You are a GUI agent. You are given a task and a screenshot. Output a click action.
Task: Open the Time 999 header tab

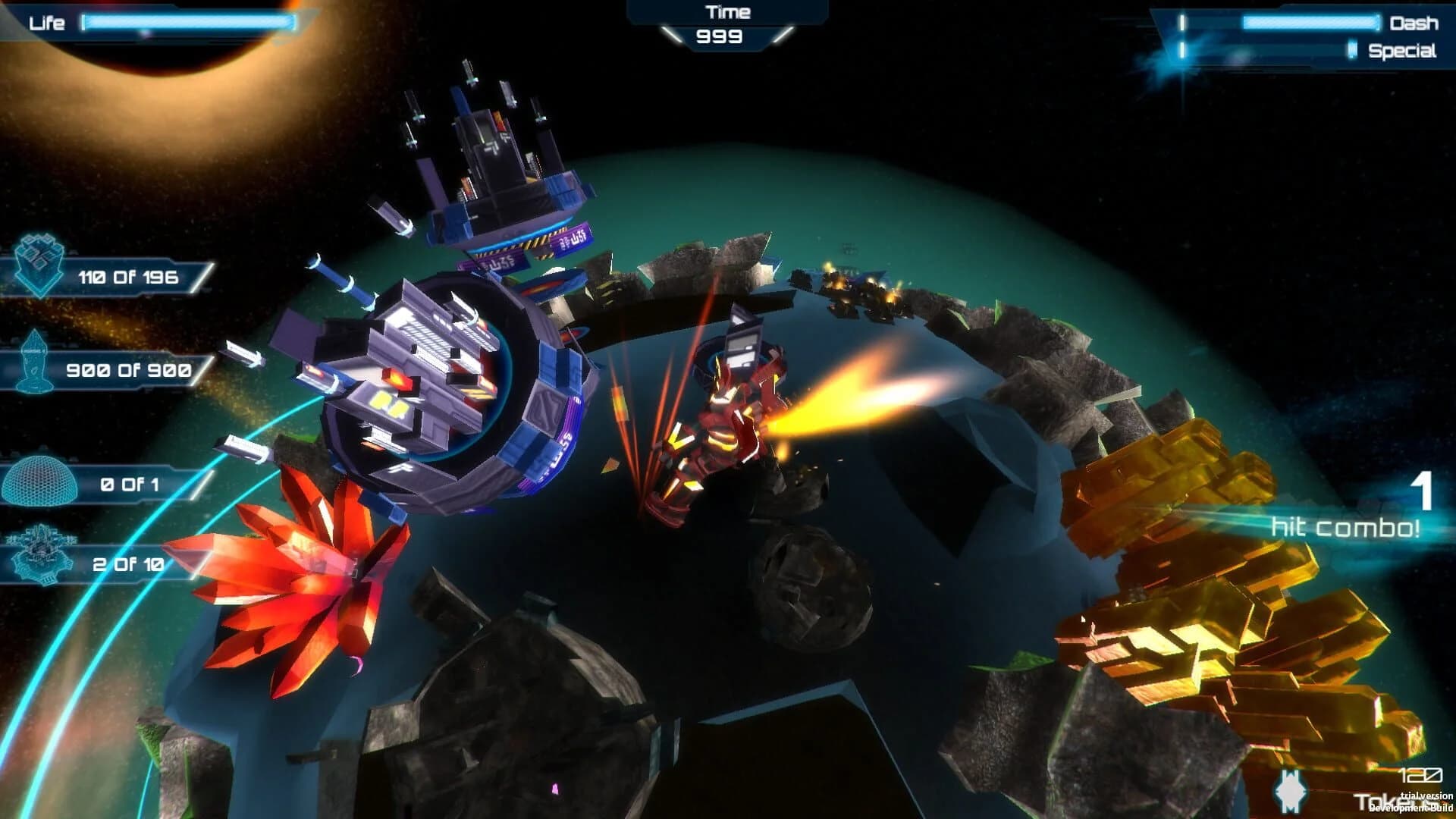pyautogui.click(x=728, y=36)
